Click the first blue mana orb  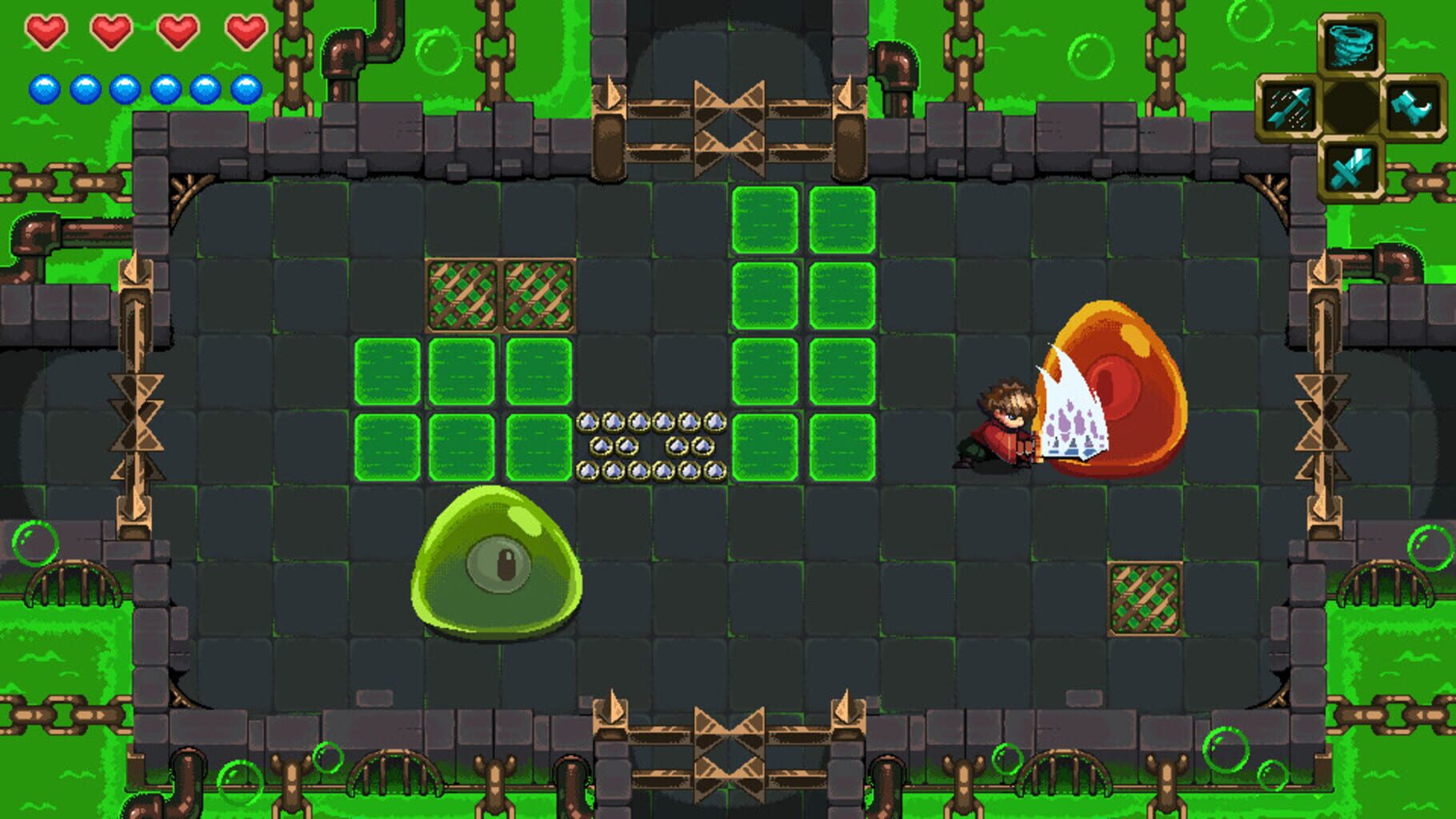46,88
